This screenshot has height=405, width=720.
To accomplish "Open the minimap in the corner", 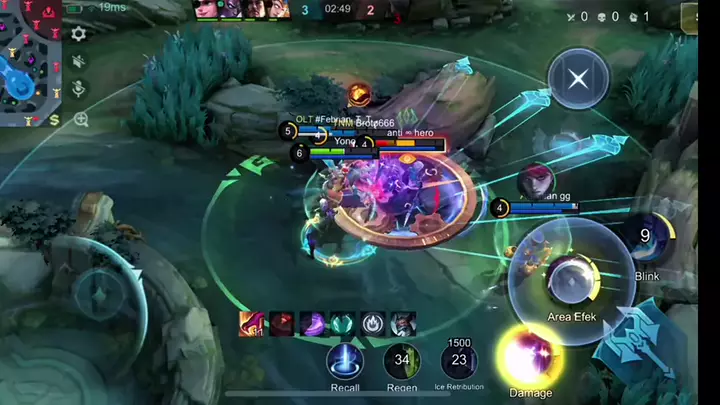I will [30, 60].
